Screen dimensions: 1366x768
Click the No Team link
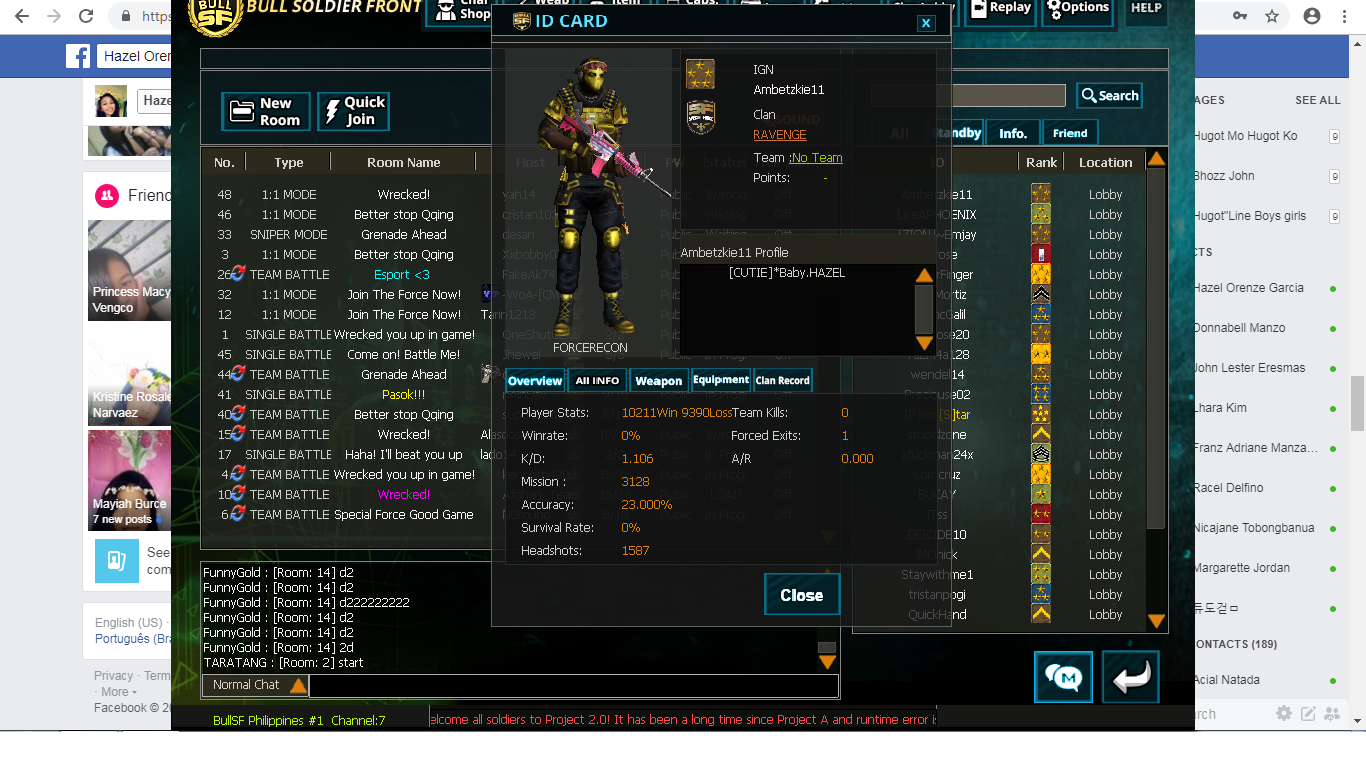click(x=817, y=158)
